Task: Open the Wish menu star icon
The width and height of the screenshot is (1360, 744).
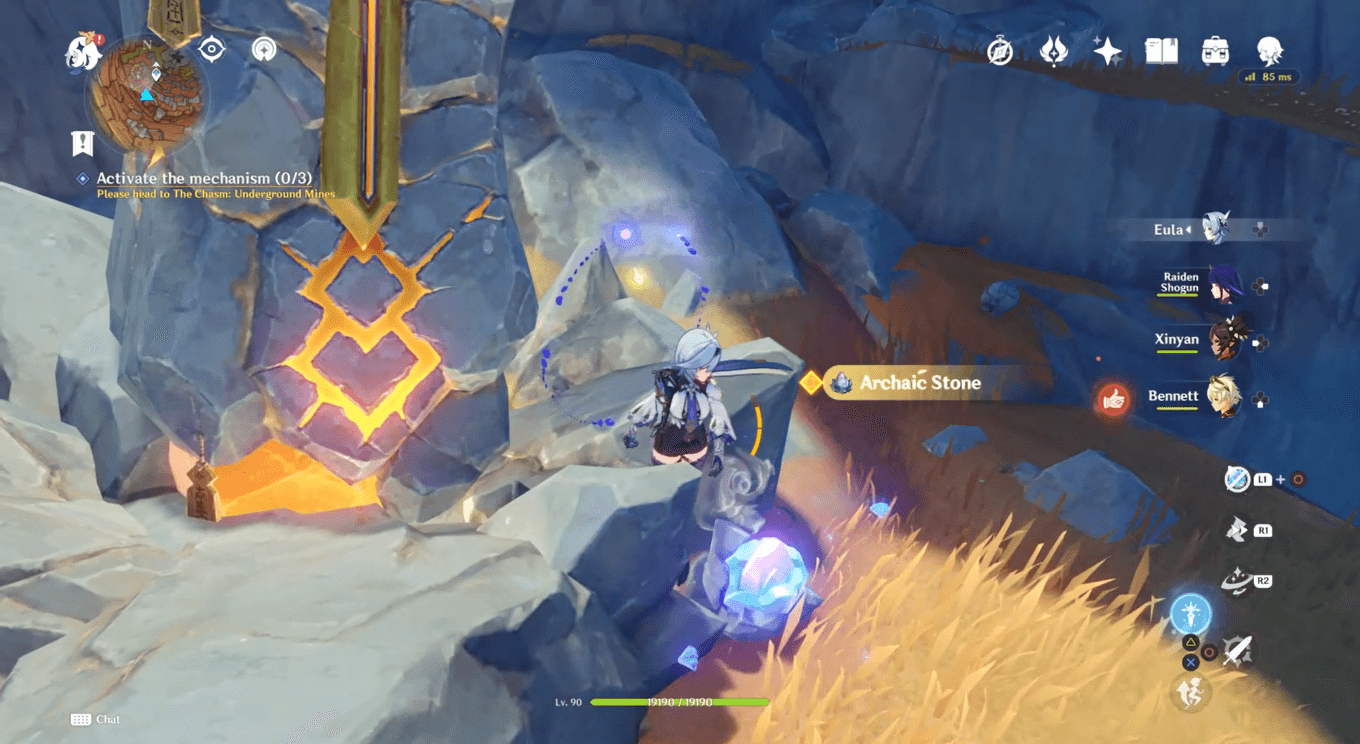Action: click(1106, 51)
